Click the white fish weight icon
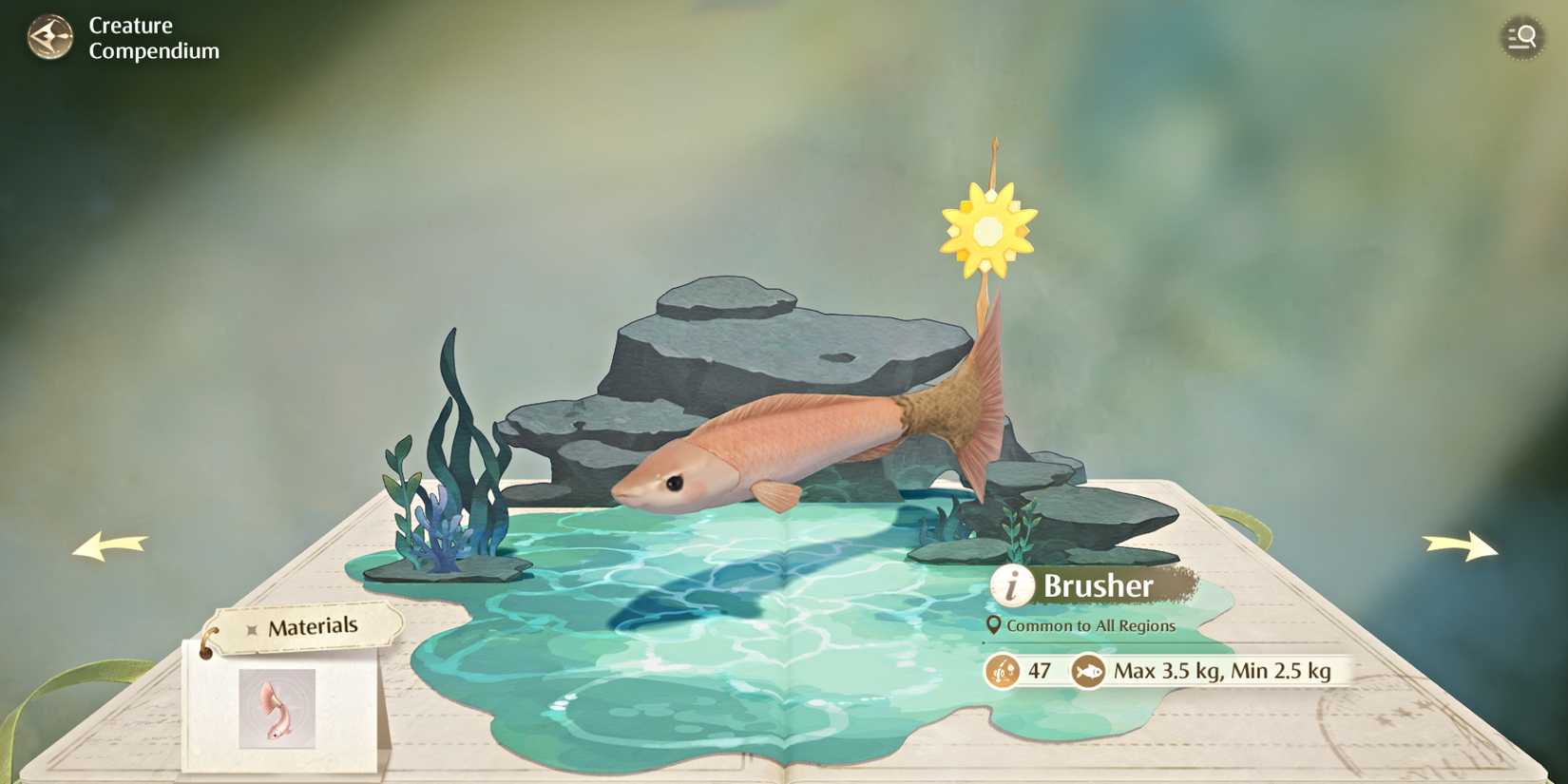The width and height of the screenshot is (1568, 784). 1089,671
